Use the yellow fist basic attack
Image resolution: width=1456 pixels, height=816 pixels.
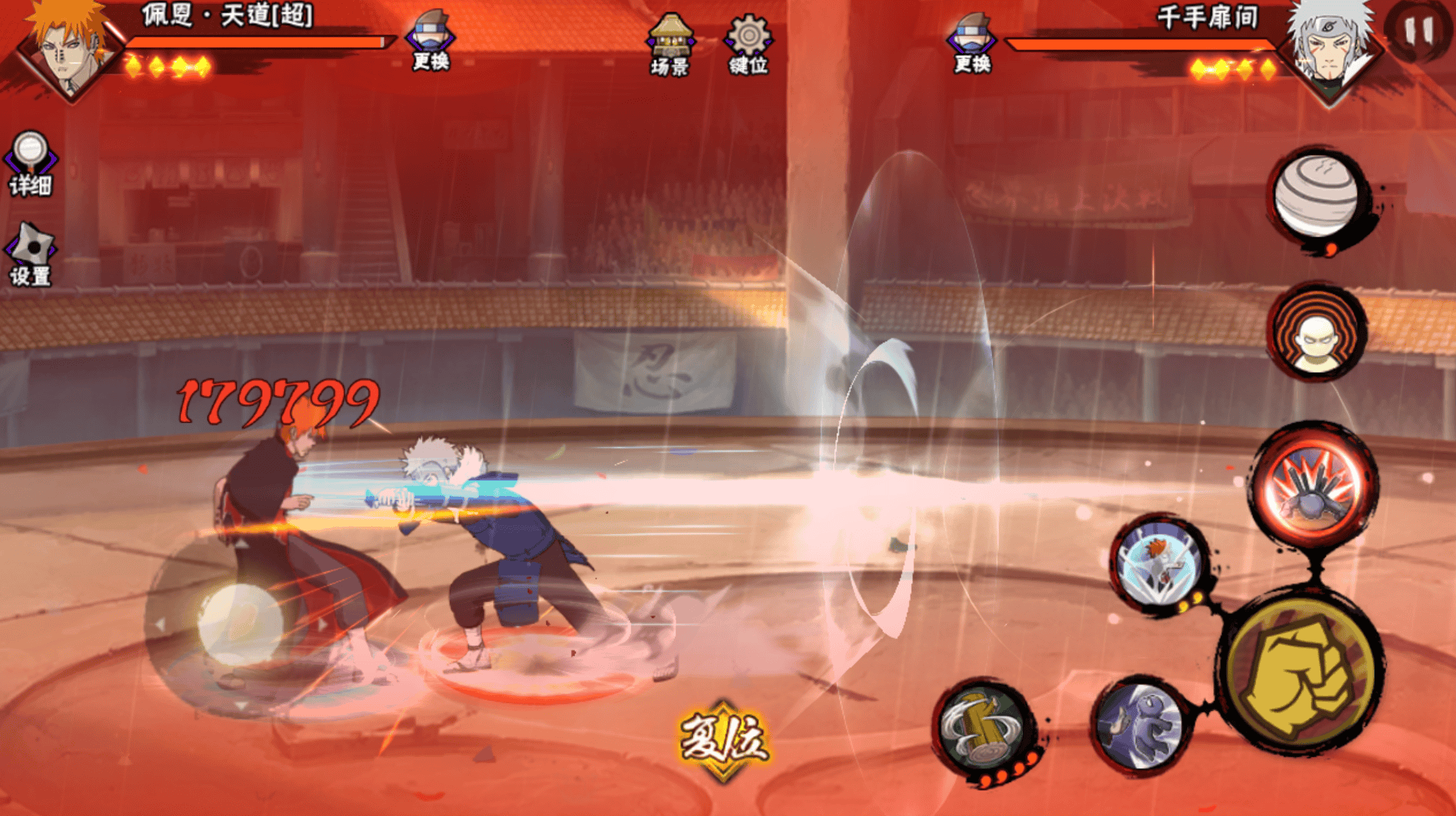[x=1301, y=674]
